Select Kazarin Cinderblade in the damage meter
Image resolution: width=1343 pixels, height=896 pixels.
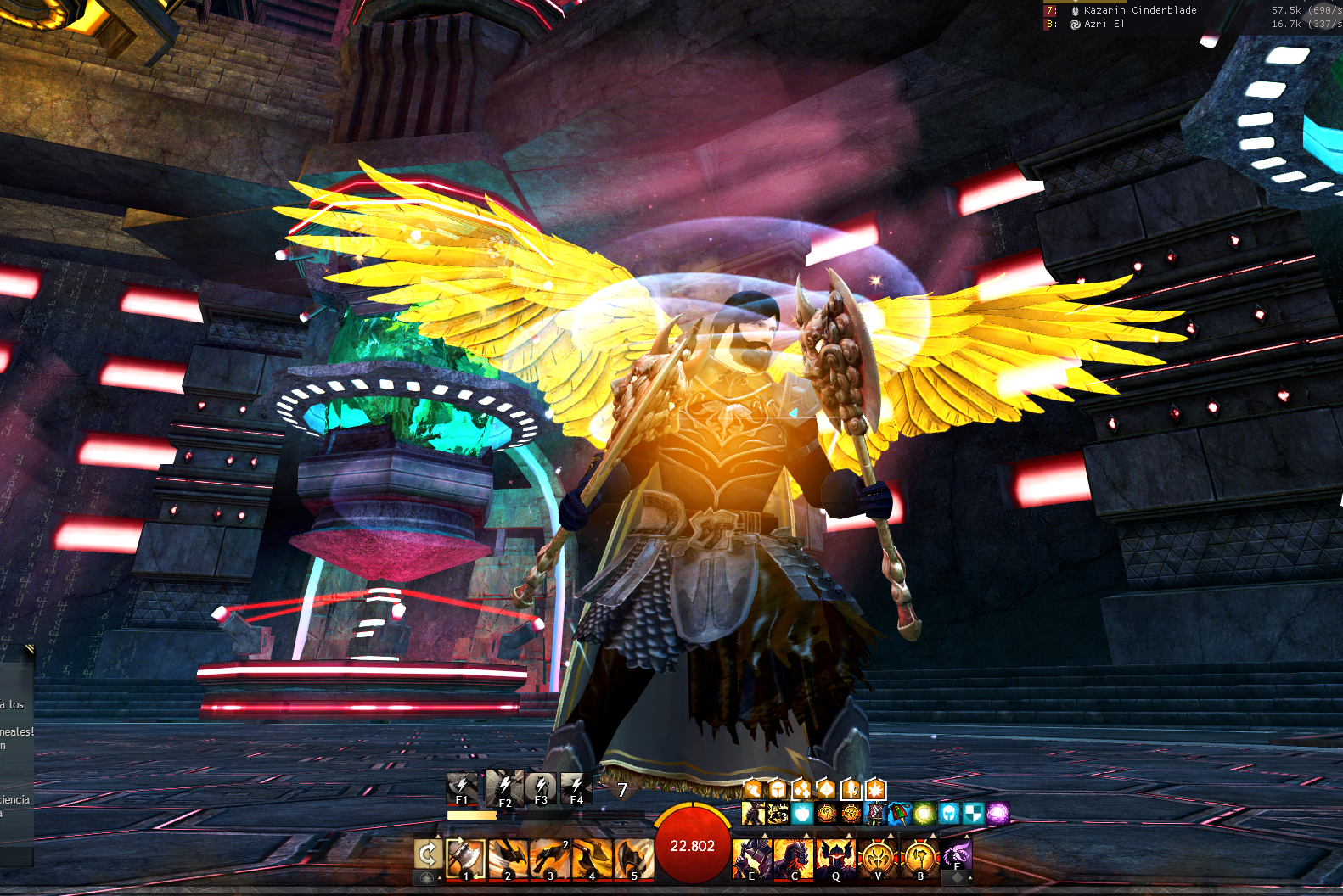point(1139,10)
